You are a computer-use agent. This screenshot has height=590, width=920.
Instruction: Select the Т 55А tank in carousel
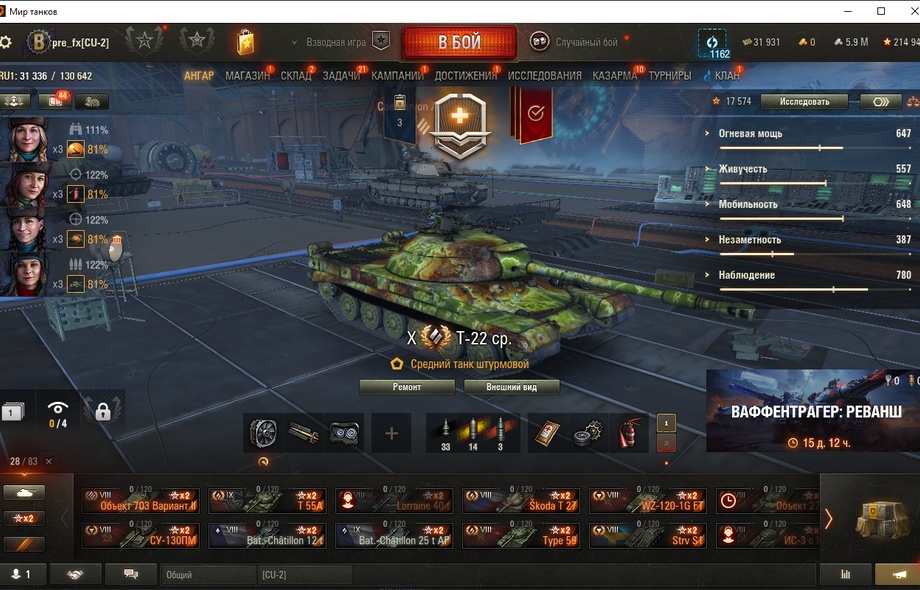pyautogui.click(x=268, y=501)
